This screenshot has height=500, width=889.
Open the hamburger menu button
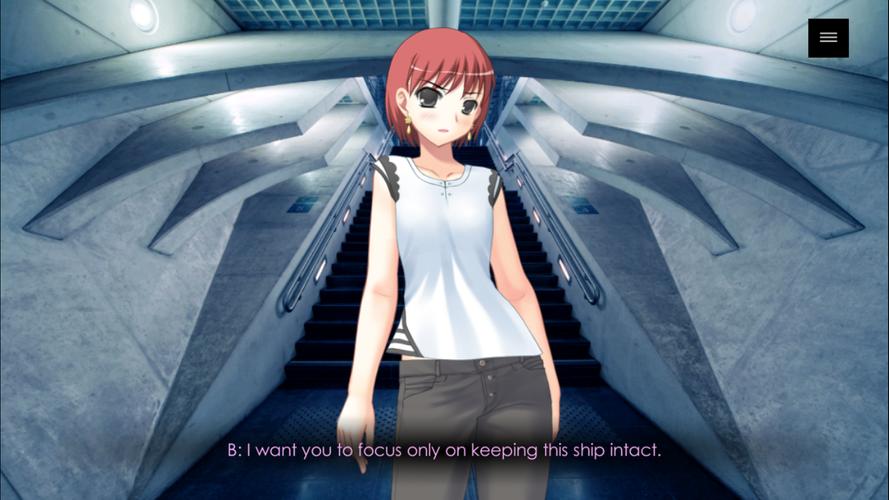(828, 38)
